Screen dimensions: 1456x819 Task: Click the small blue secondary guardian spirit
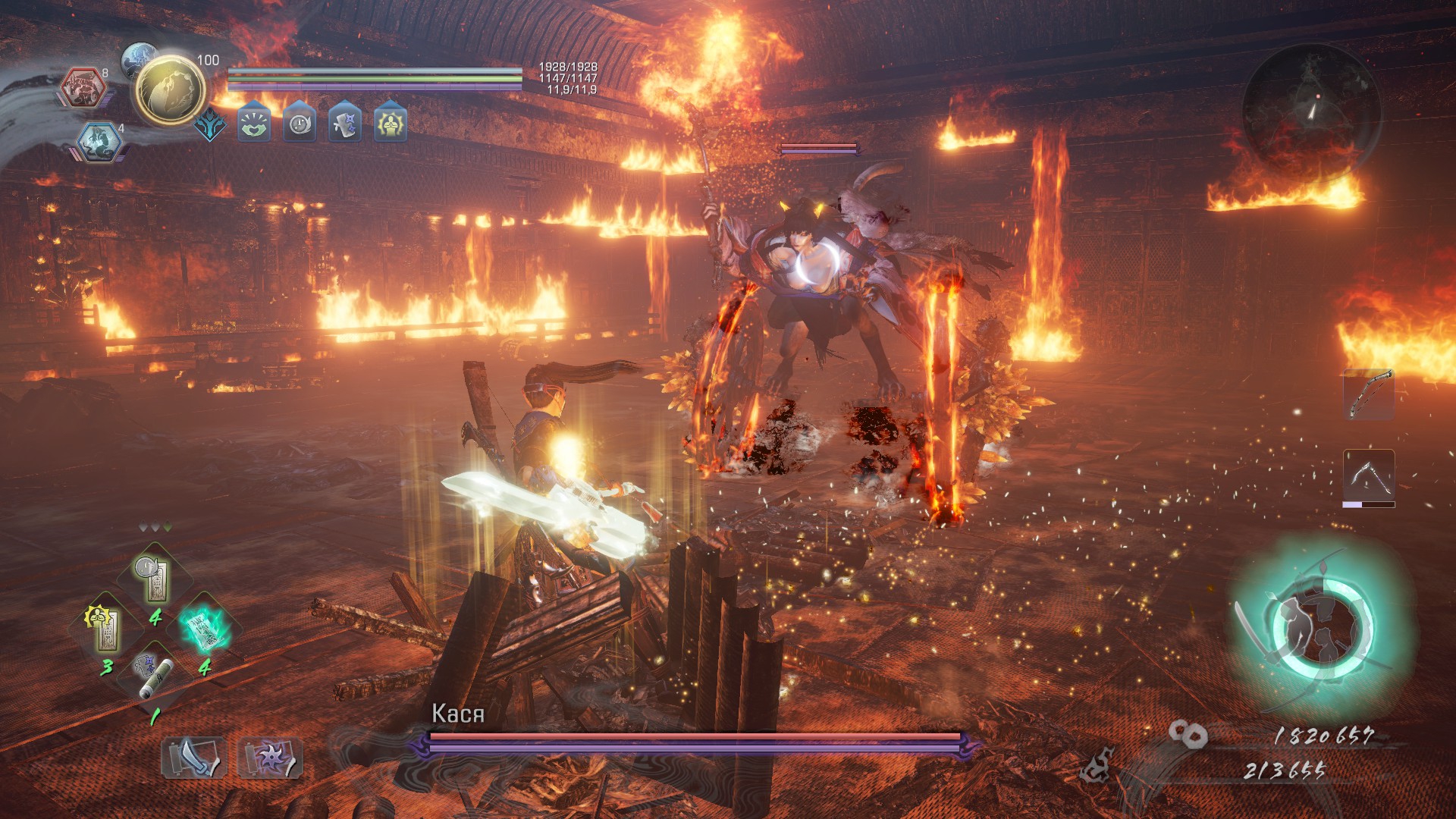point(139,58)
